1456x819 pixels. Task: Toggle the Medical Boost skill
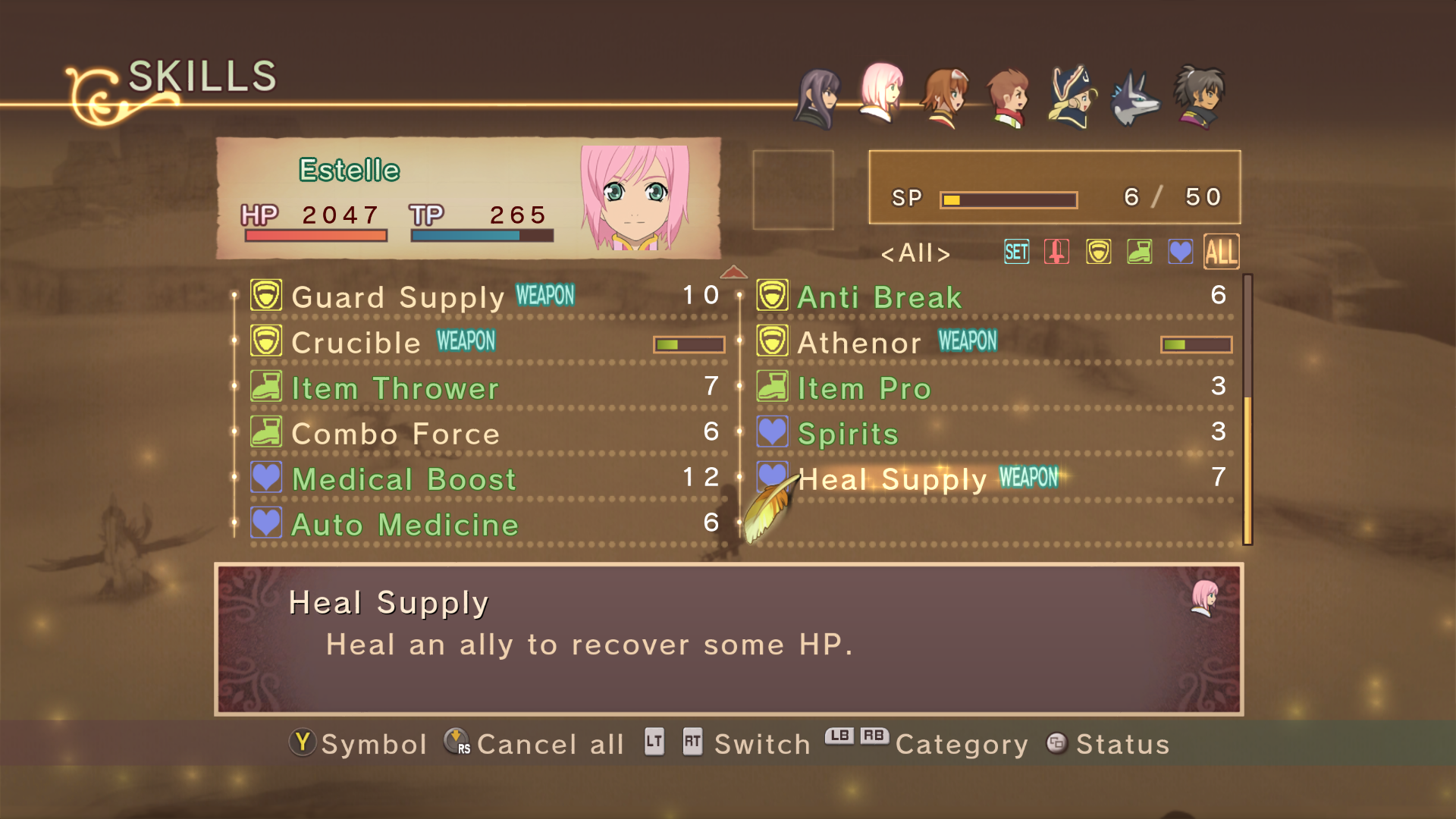click(403, 479)
